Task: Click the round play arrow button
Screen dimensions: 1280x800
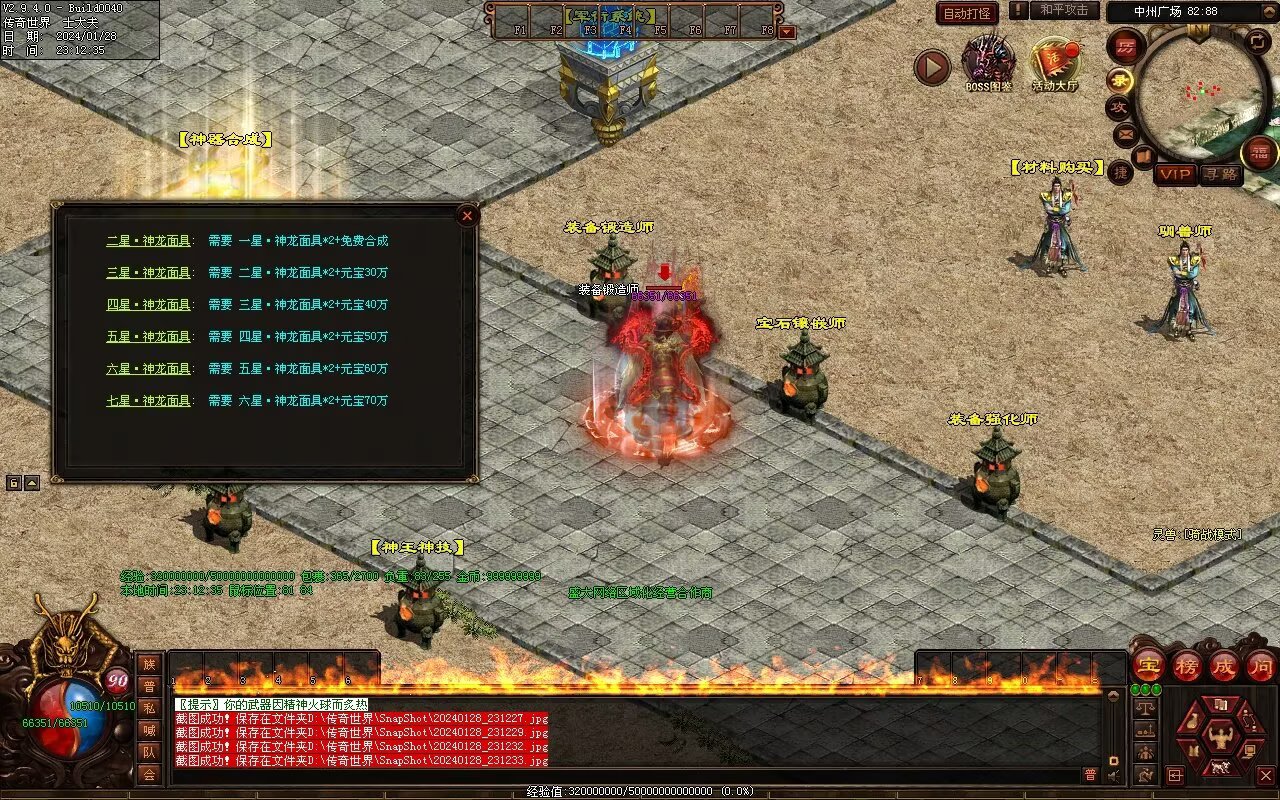Action: 932,68
